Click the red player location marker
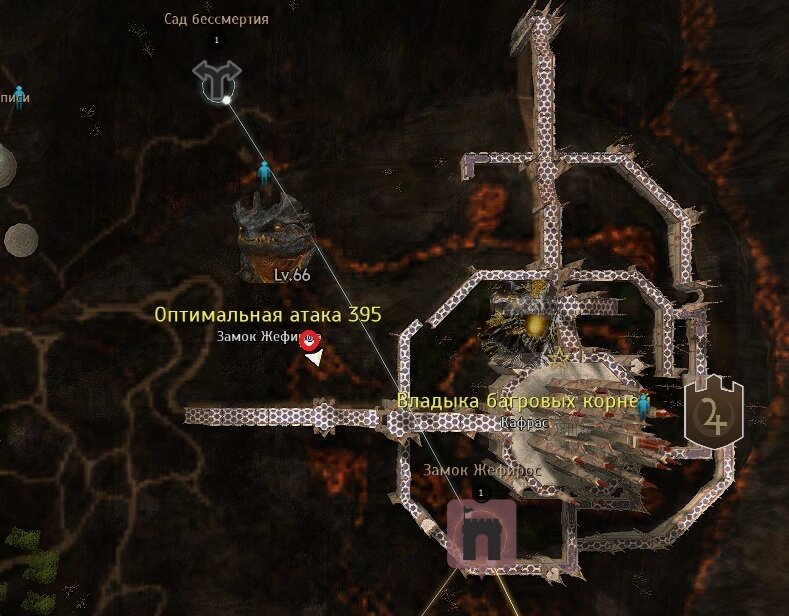This screenshot has width=789, height=616. click(x=311, y=340)
